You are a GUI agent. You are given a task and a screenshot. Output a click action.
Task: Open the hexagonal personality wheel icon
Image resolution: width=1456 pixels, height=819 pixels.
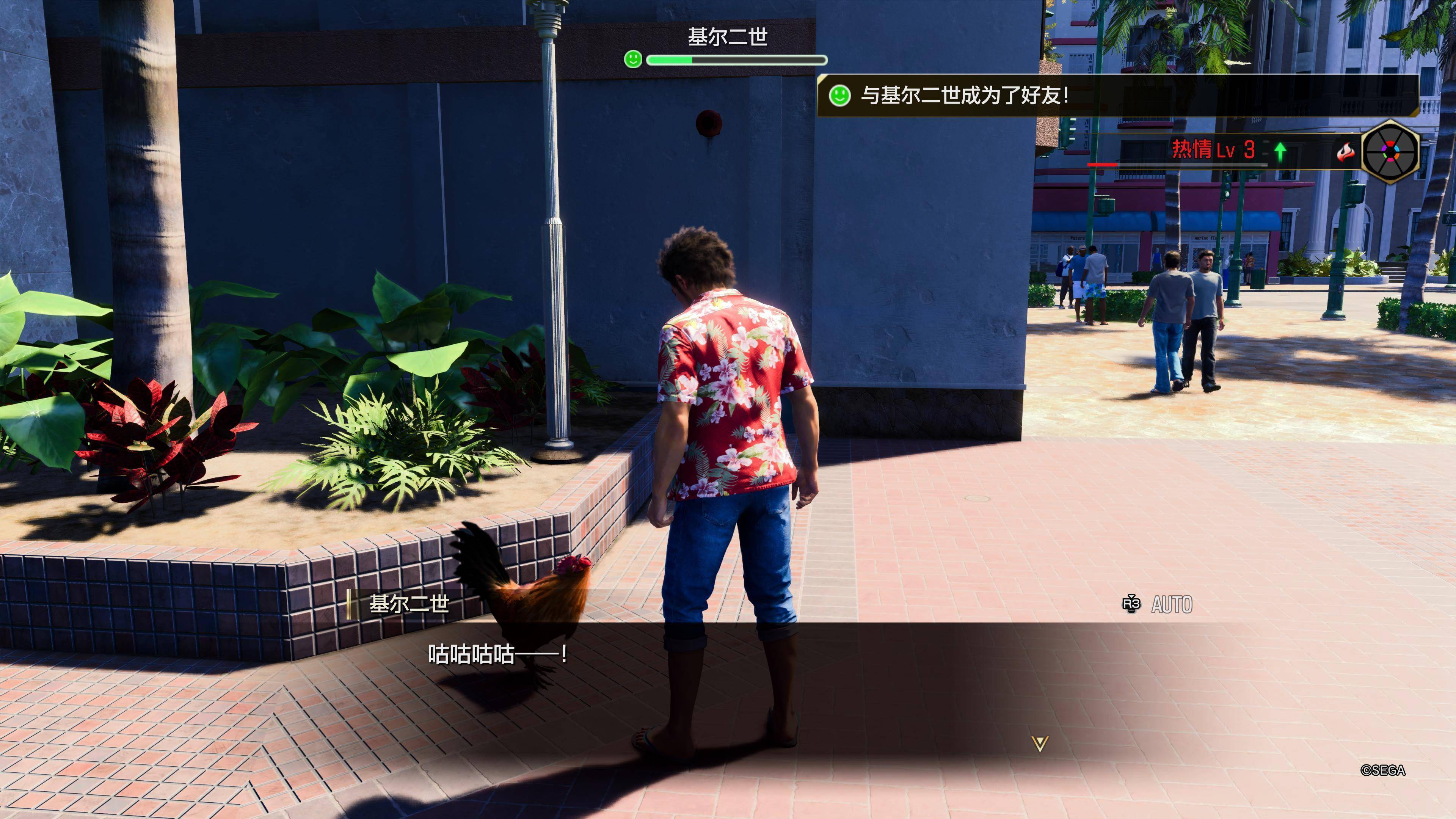(1390, 151)
